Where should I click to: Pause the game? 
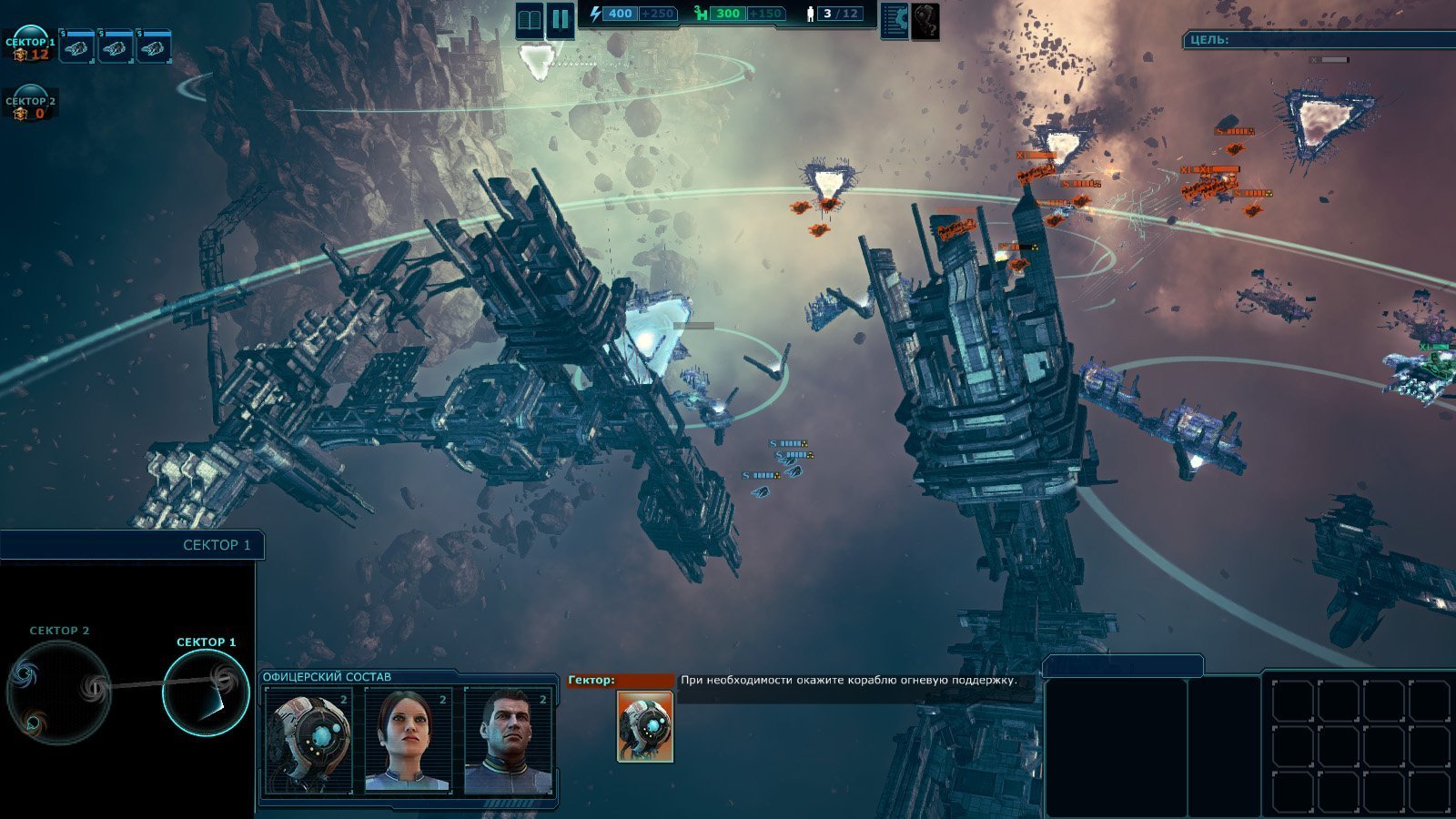tap(560, 19)
